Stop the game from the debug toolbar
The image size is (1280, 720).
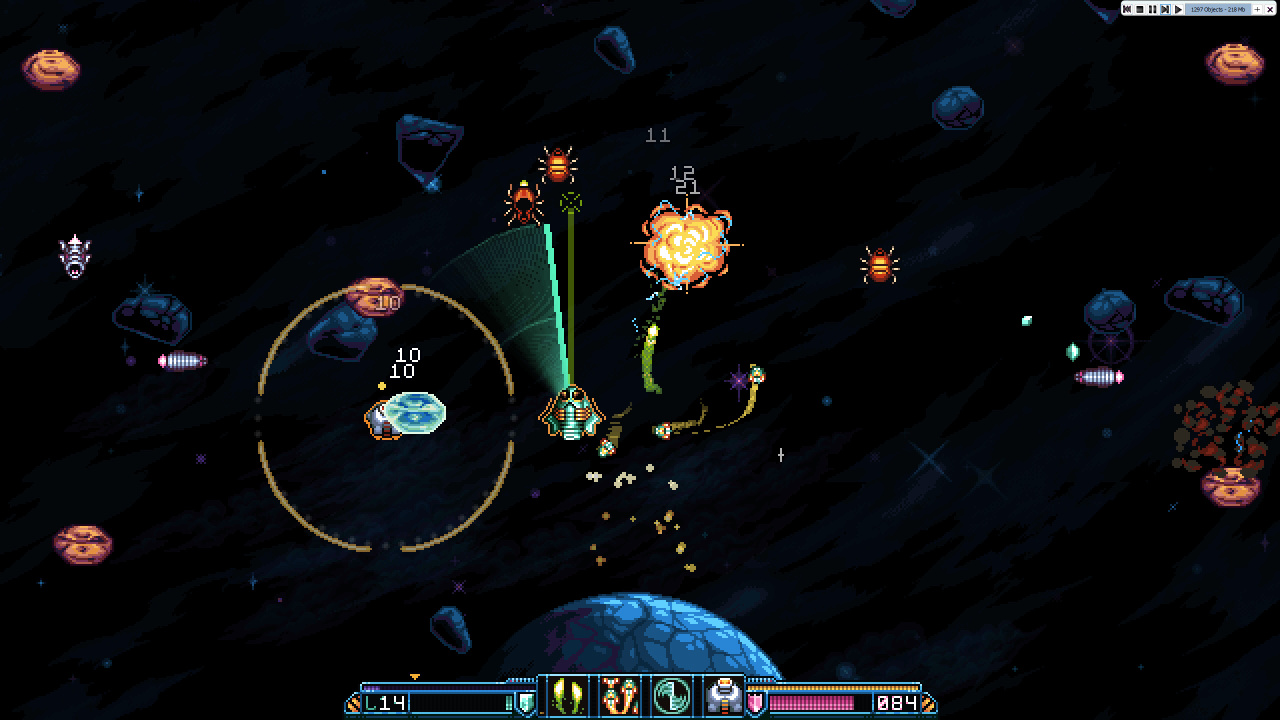point(1140,9)
